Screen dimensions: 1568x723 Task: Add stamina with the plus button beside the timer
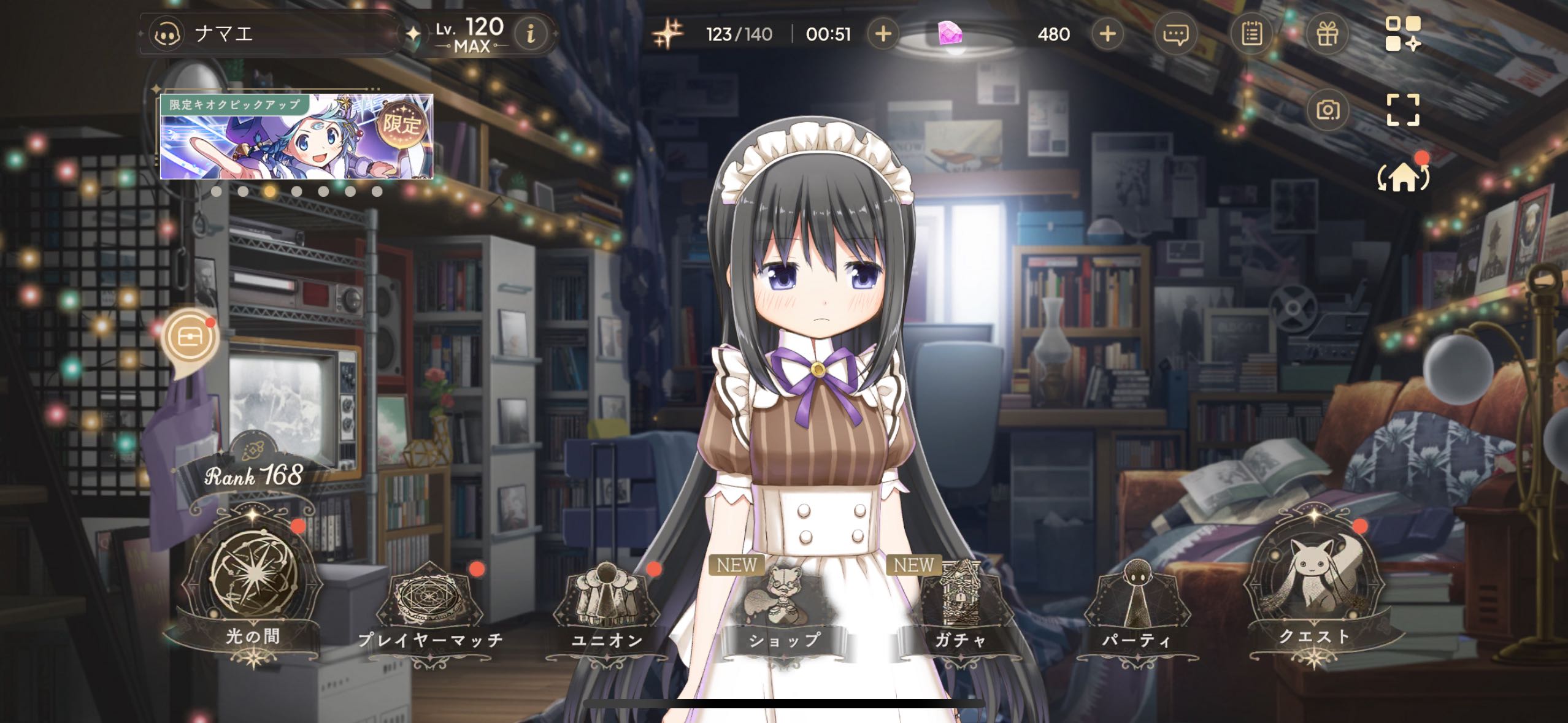point(883,34)
